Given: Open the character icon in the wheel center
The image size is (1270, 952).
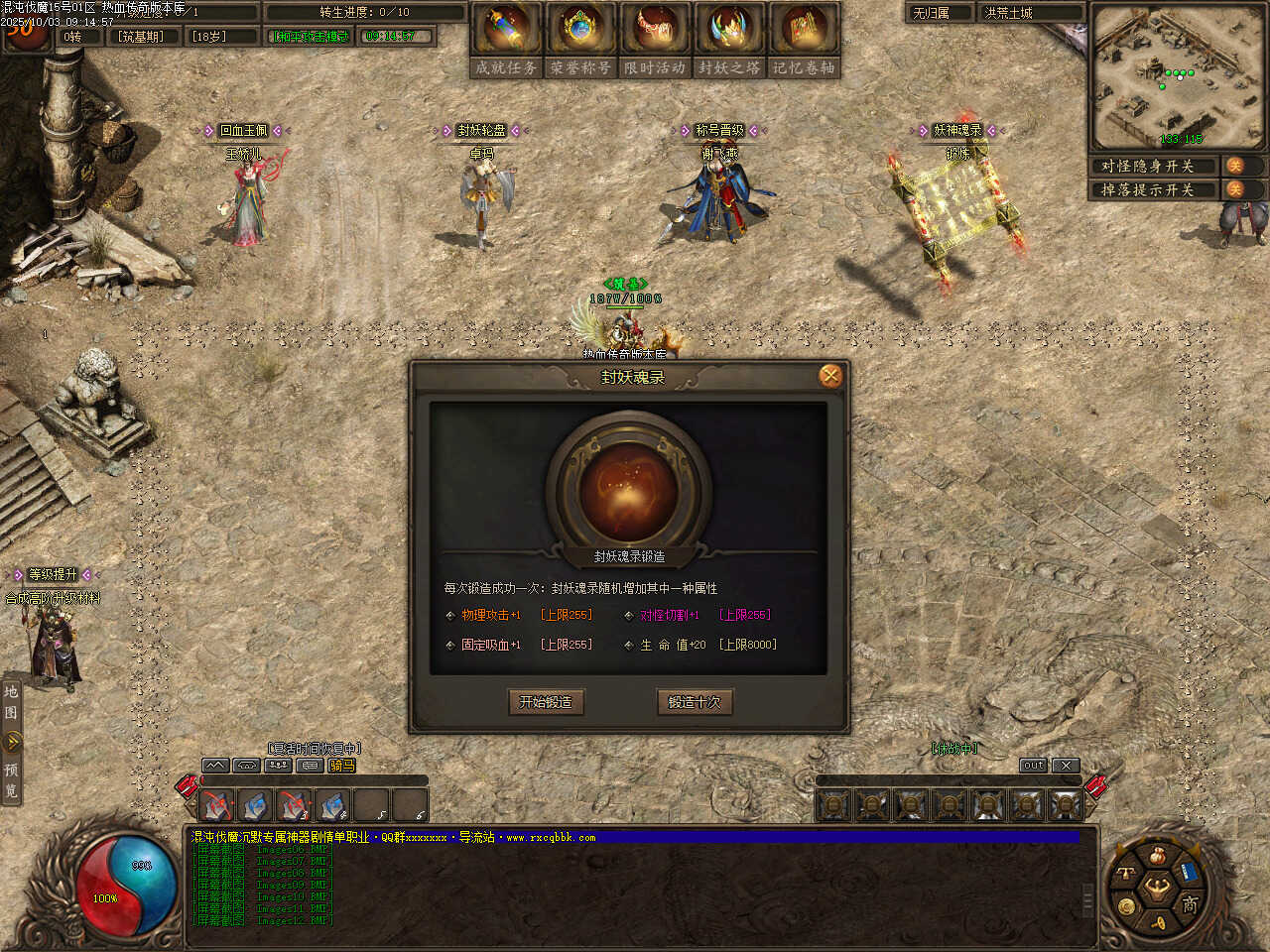Looking at the screenshot, I should (x=1157, y=888).
